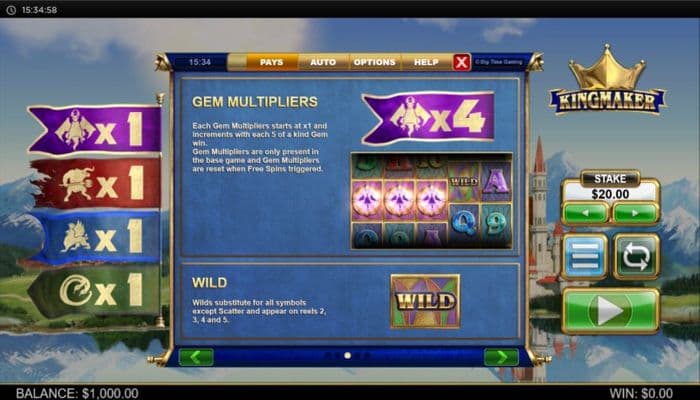Go to the previous paytable page

coord(196,357)
